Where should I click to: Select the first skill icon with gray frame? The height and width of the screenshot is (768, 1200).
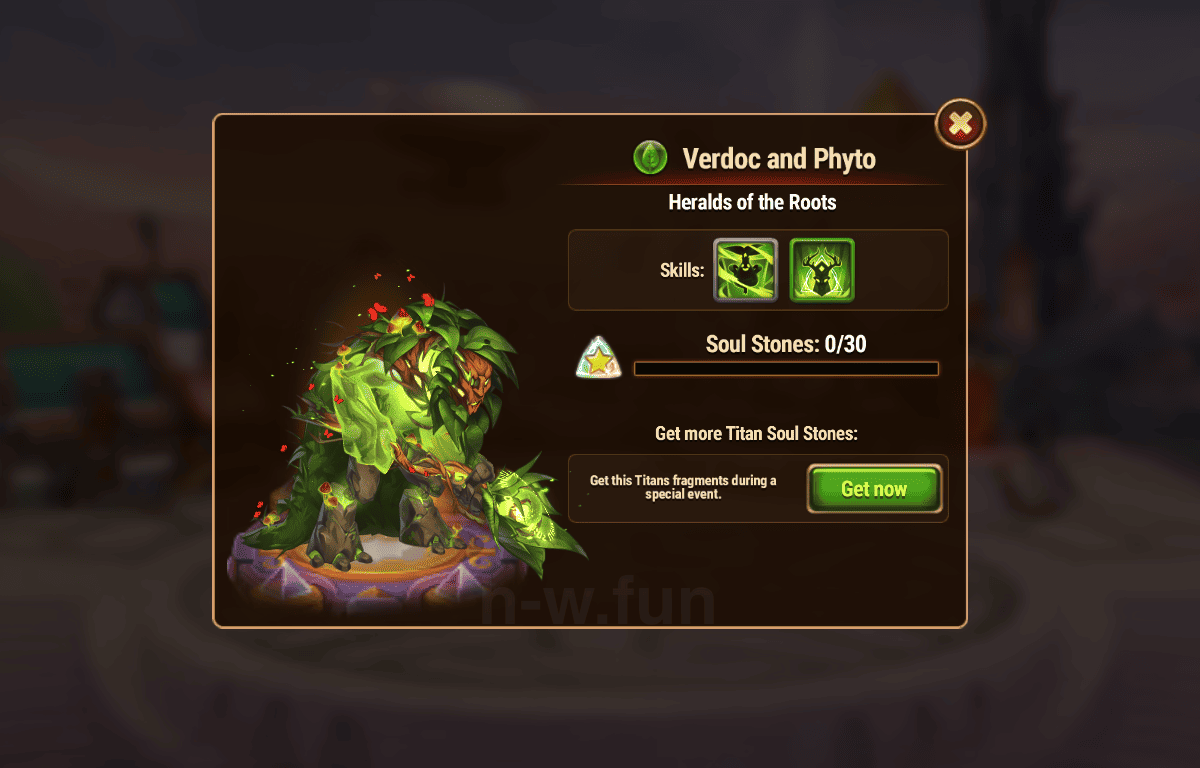pos(745,270)
